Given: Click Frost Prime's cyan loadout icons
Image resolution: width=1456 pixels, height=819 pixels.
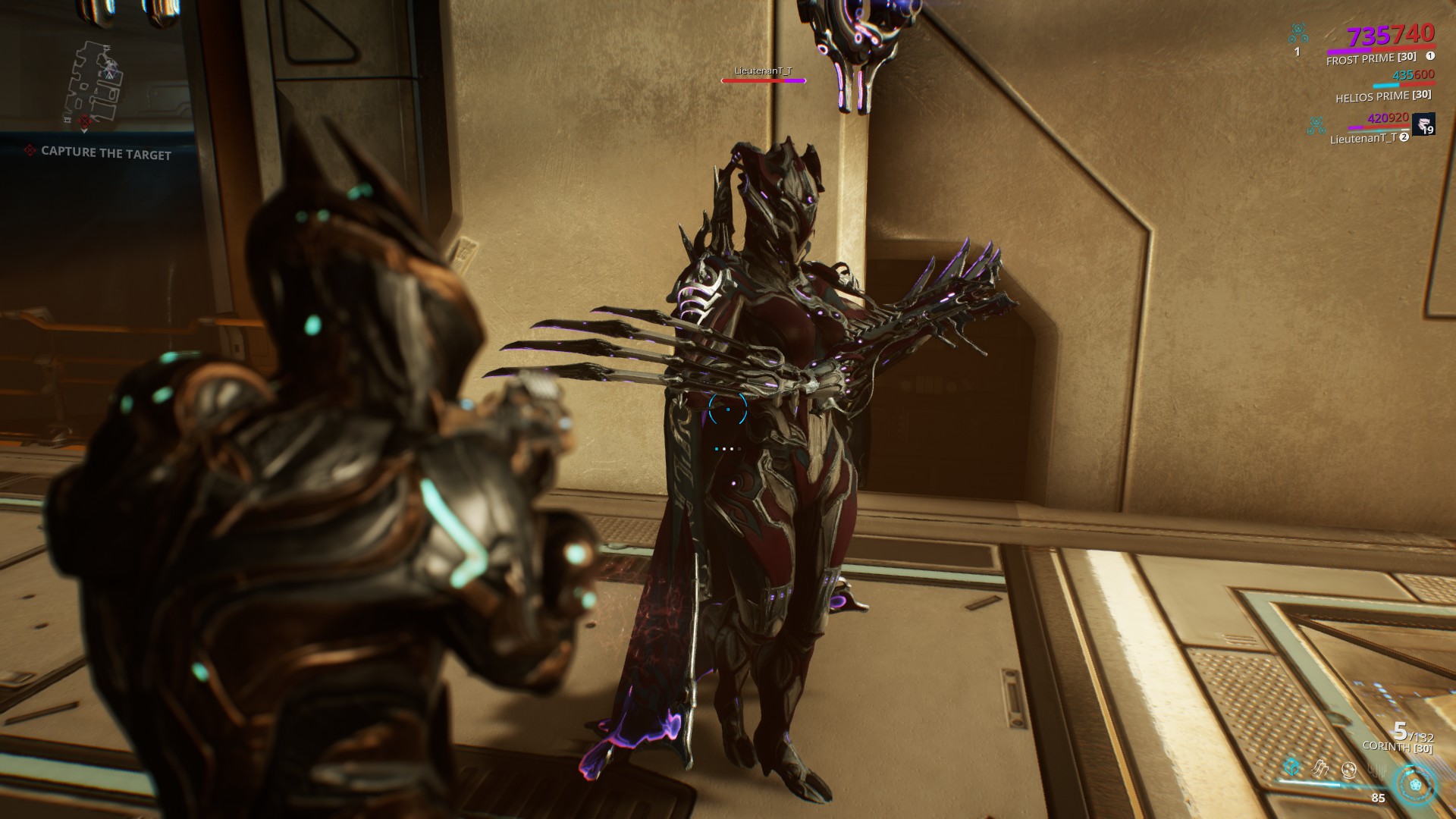Looking at the screenshot, I should pos(1298,33).
